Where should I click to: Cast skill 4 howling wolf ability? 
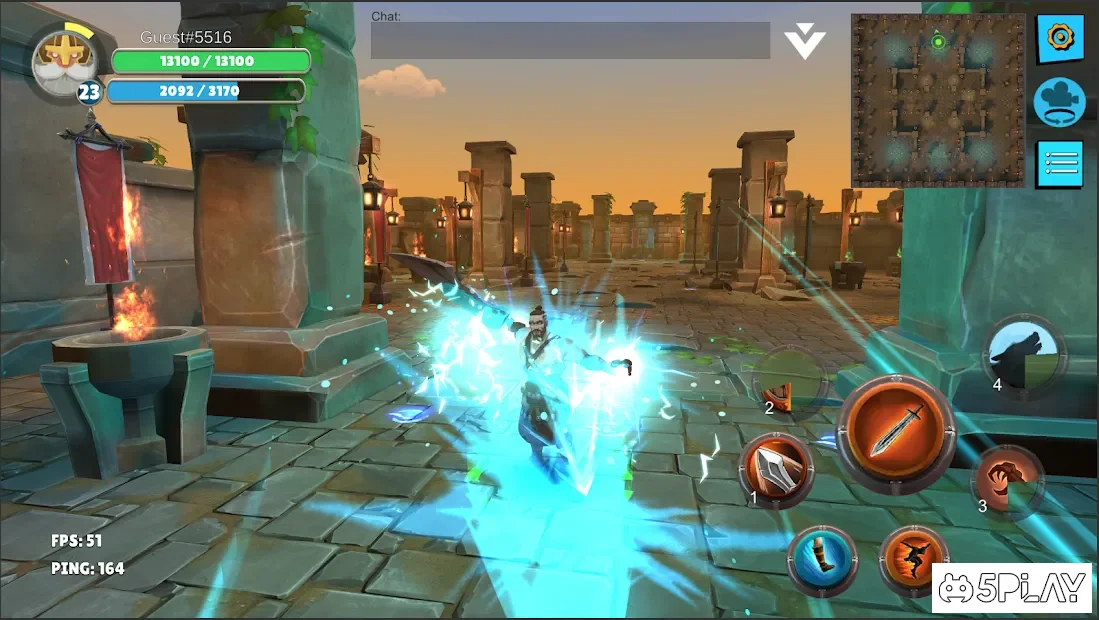pos(1024,353)
